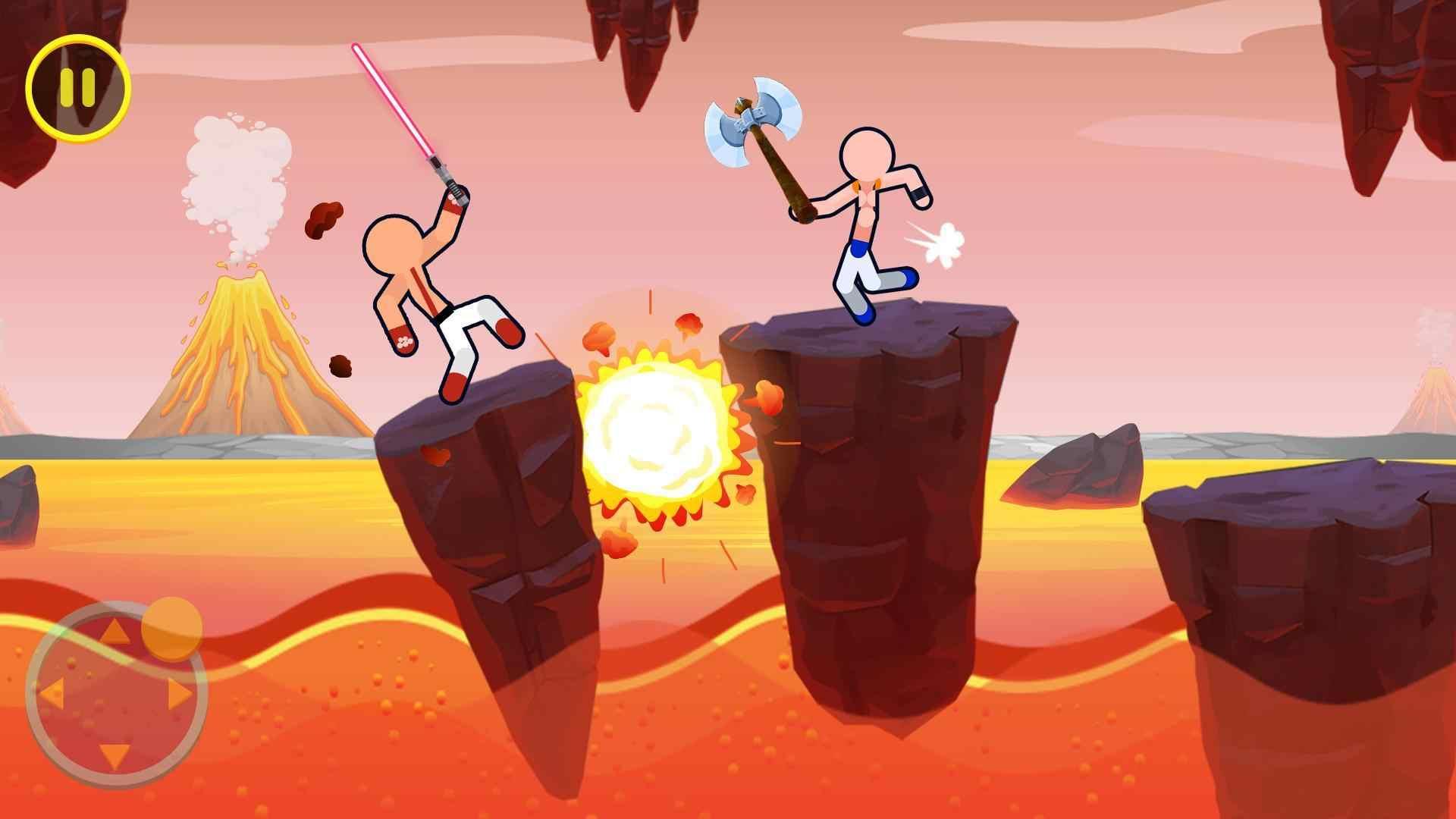1456x819 pixels.
Task: Tap the left rock pillar platform
Action: click(485, 493)
